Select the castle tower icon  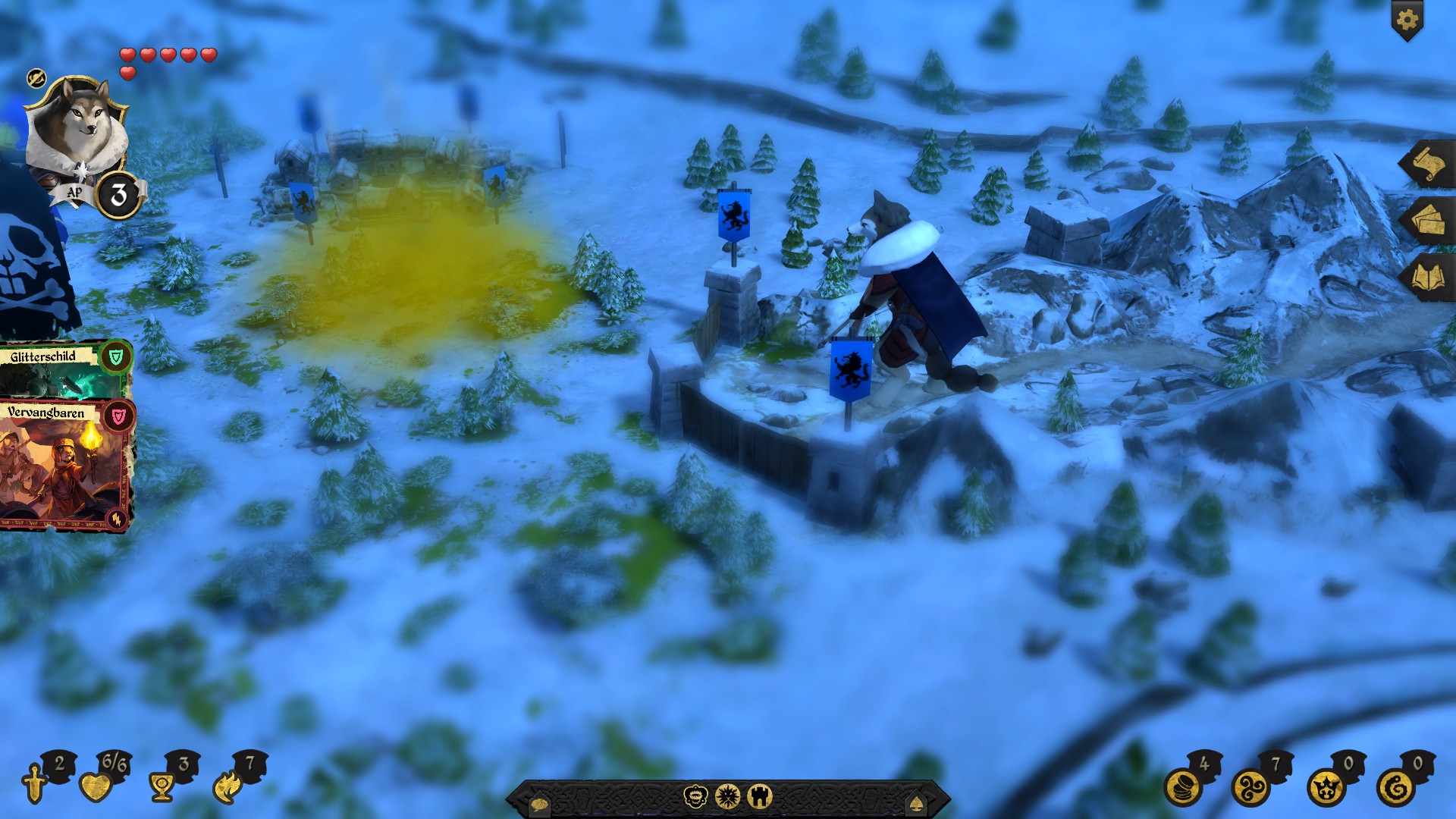click(759, 796)
